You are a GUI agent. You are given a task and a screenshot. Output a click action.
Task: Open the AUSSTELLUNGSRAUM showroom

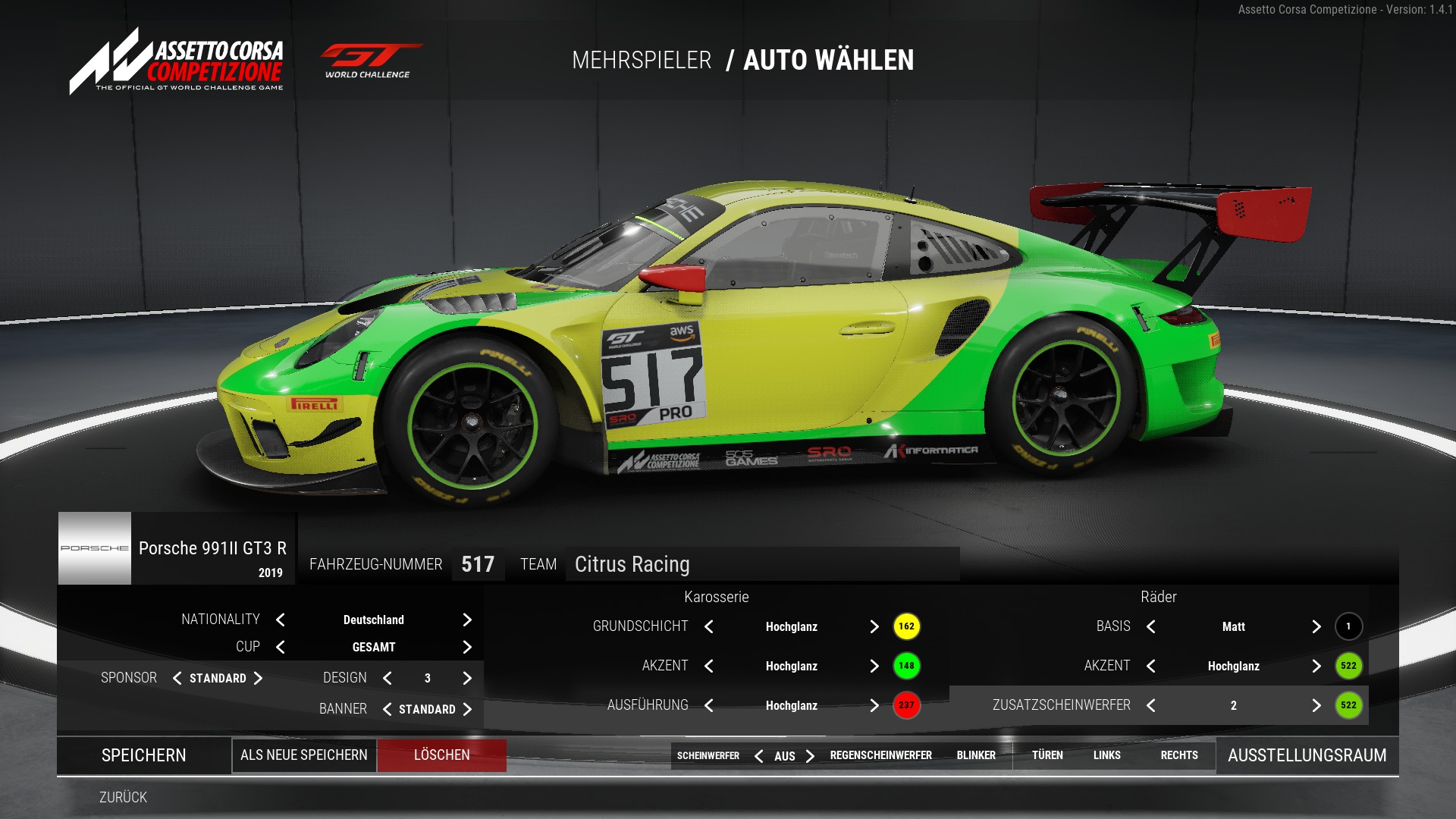(x=1307, y=755)
